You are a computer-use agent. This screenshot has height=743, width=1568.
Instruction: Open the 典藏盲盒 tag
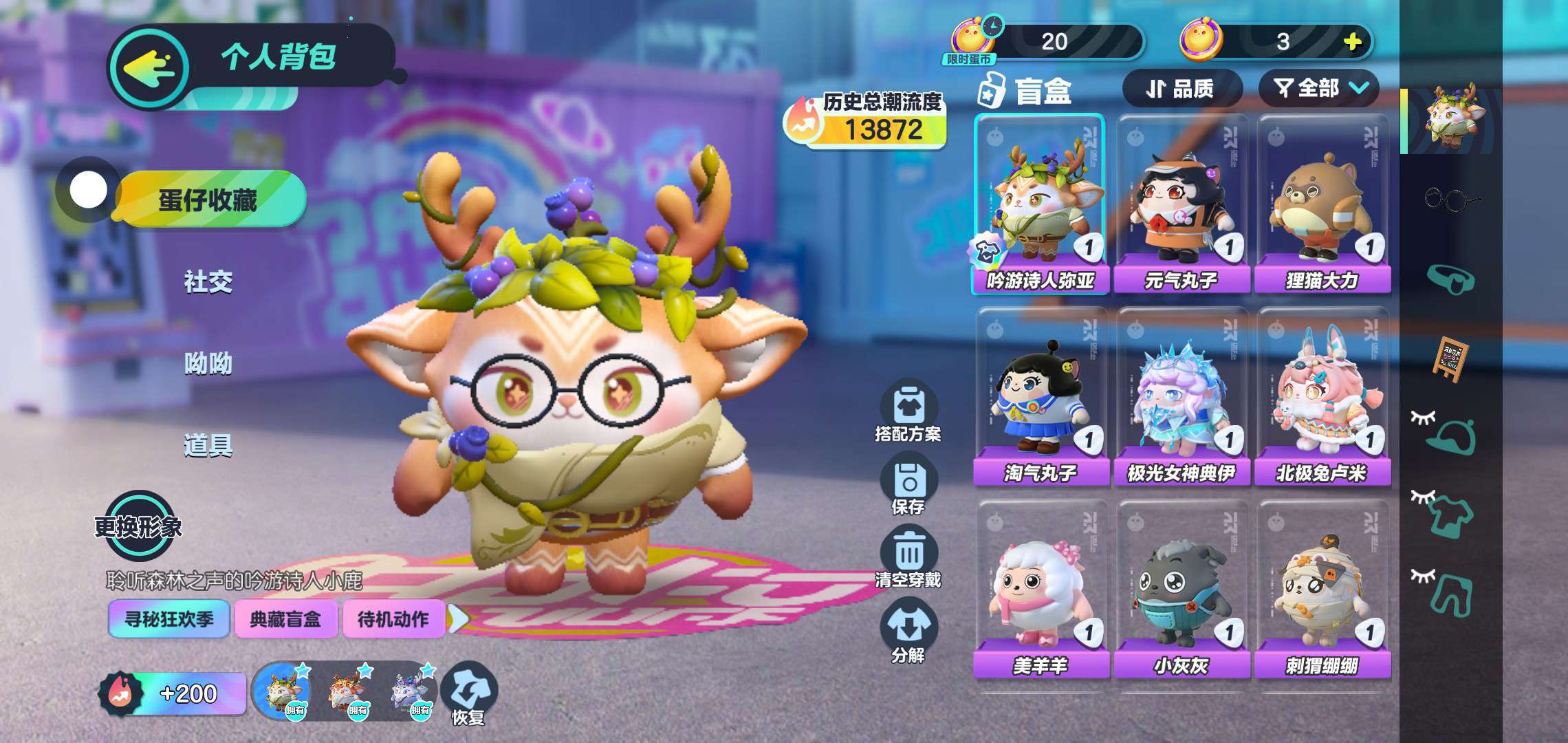coord(285,619)
